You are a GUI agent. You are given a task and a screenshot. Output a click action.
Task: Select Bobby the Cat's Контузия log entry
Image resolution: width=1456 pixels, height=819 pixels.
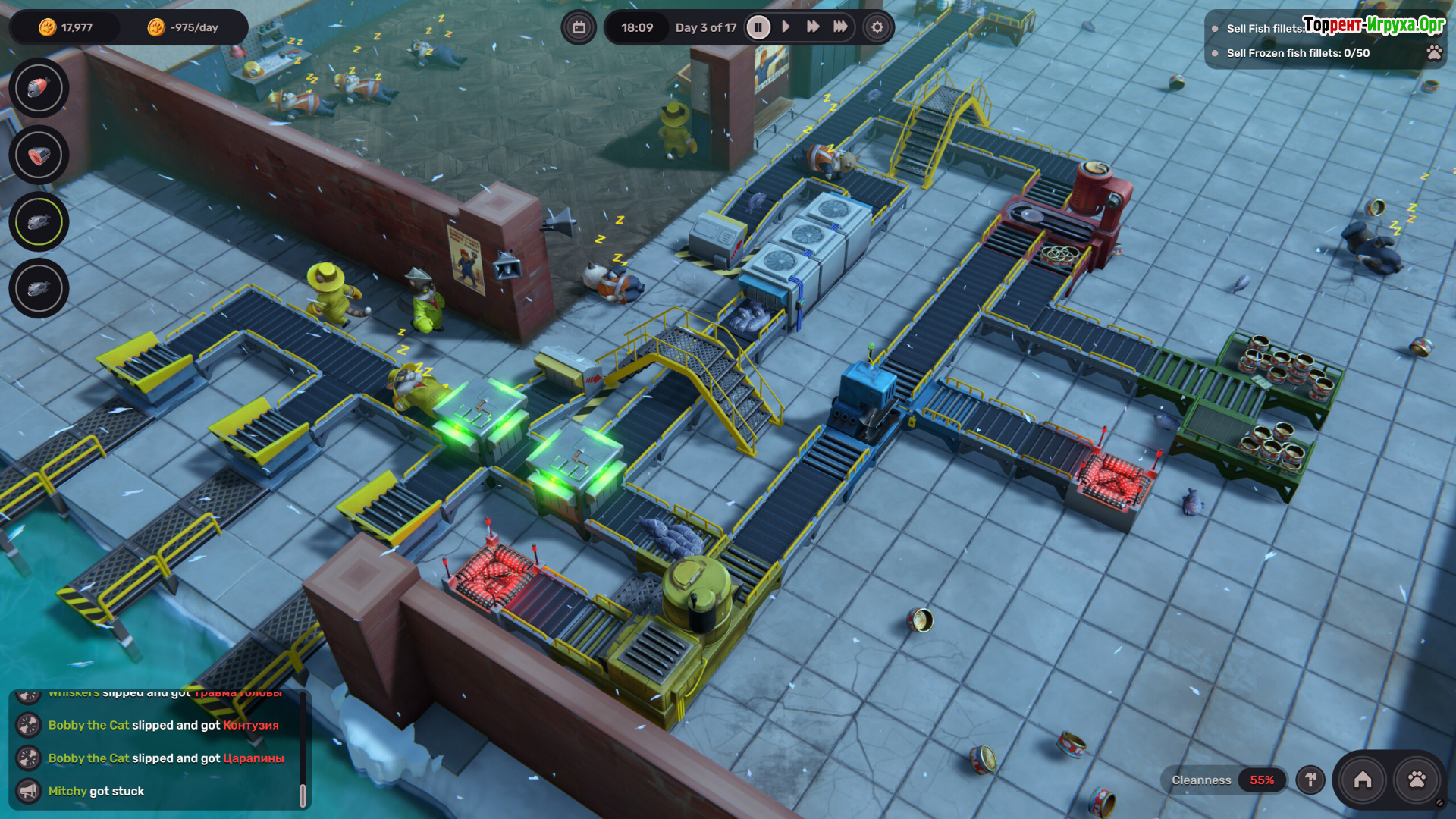click(163, 725)
